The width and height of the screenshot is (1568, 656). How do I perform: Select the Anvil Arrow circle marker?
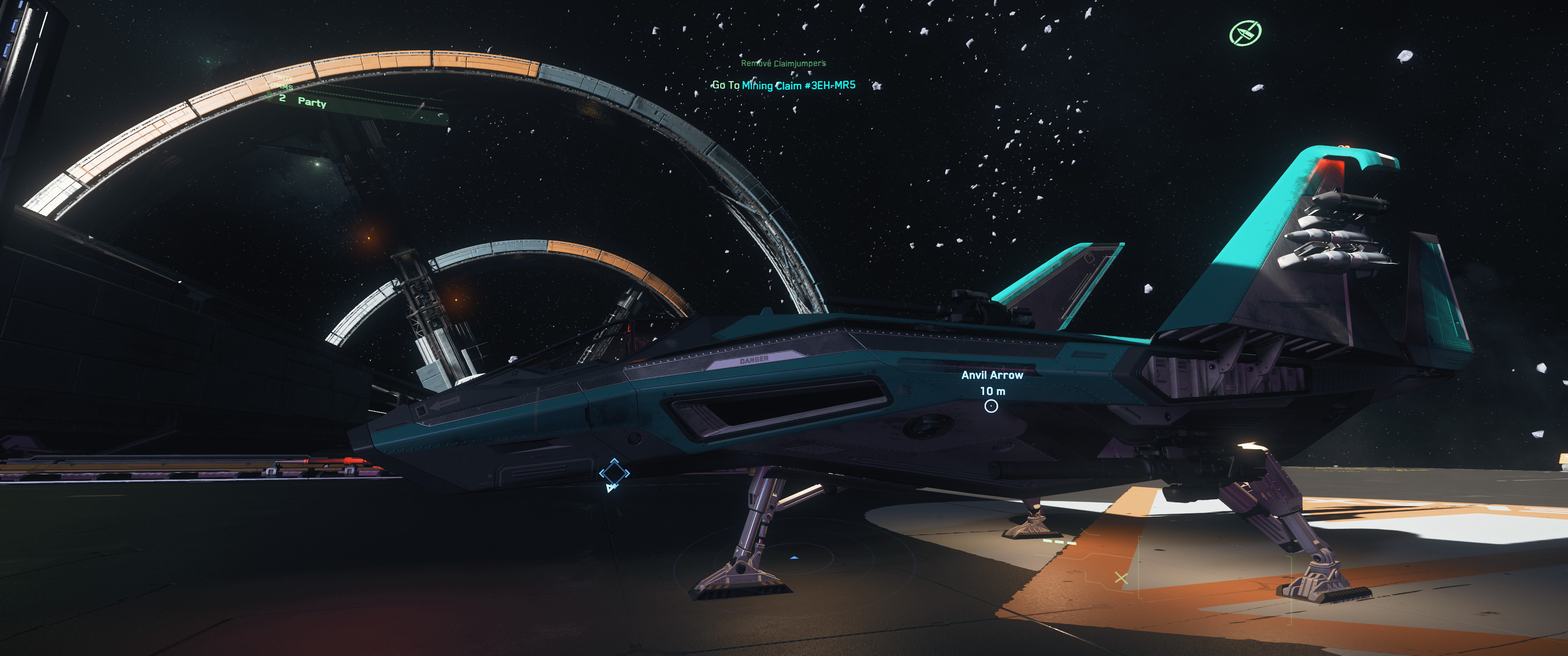[x=991, y=406]
